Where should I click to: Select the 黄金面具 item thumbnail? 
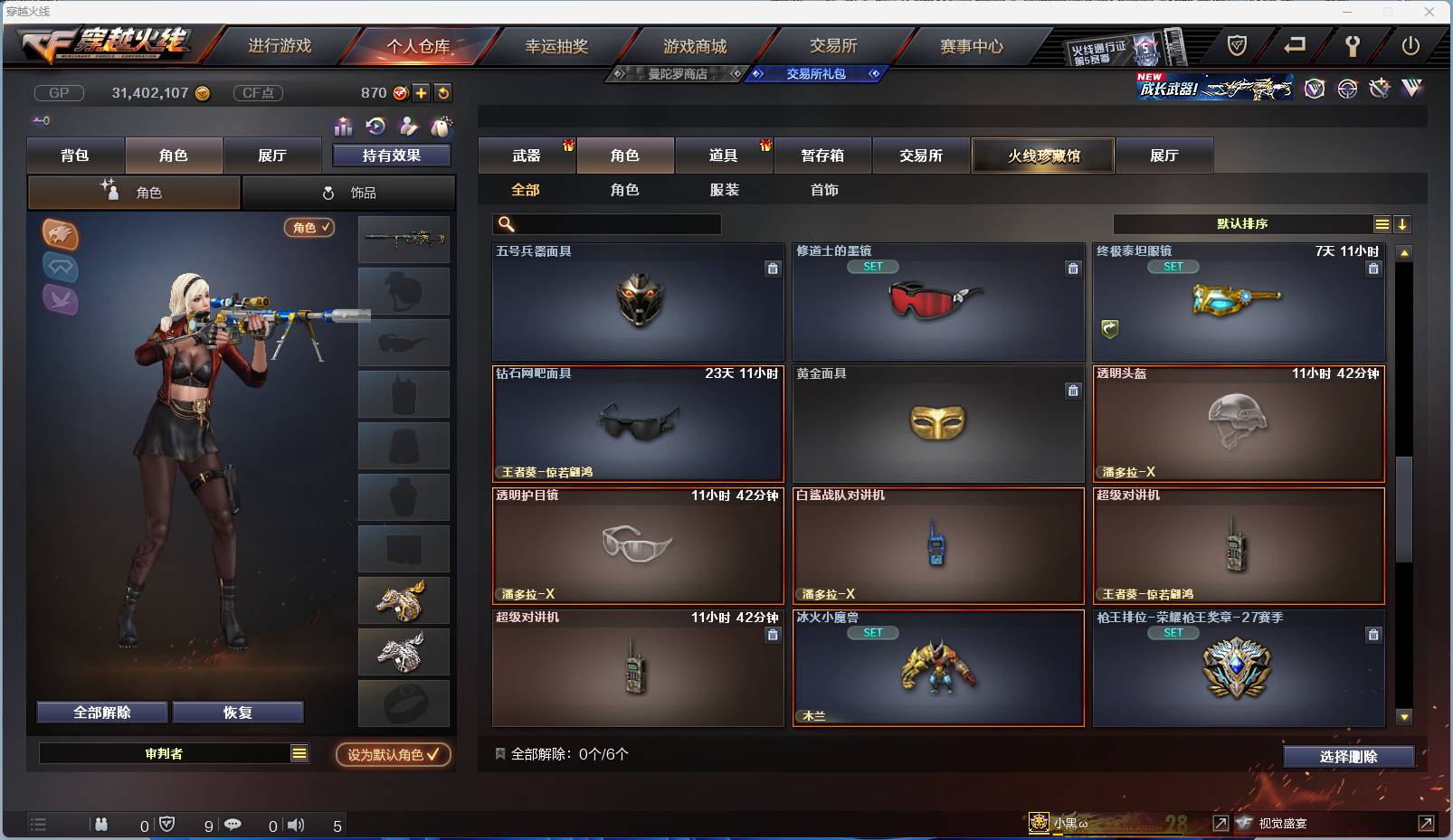(x=938, y=423)
